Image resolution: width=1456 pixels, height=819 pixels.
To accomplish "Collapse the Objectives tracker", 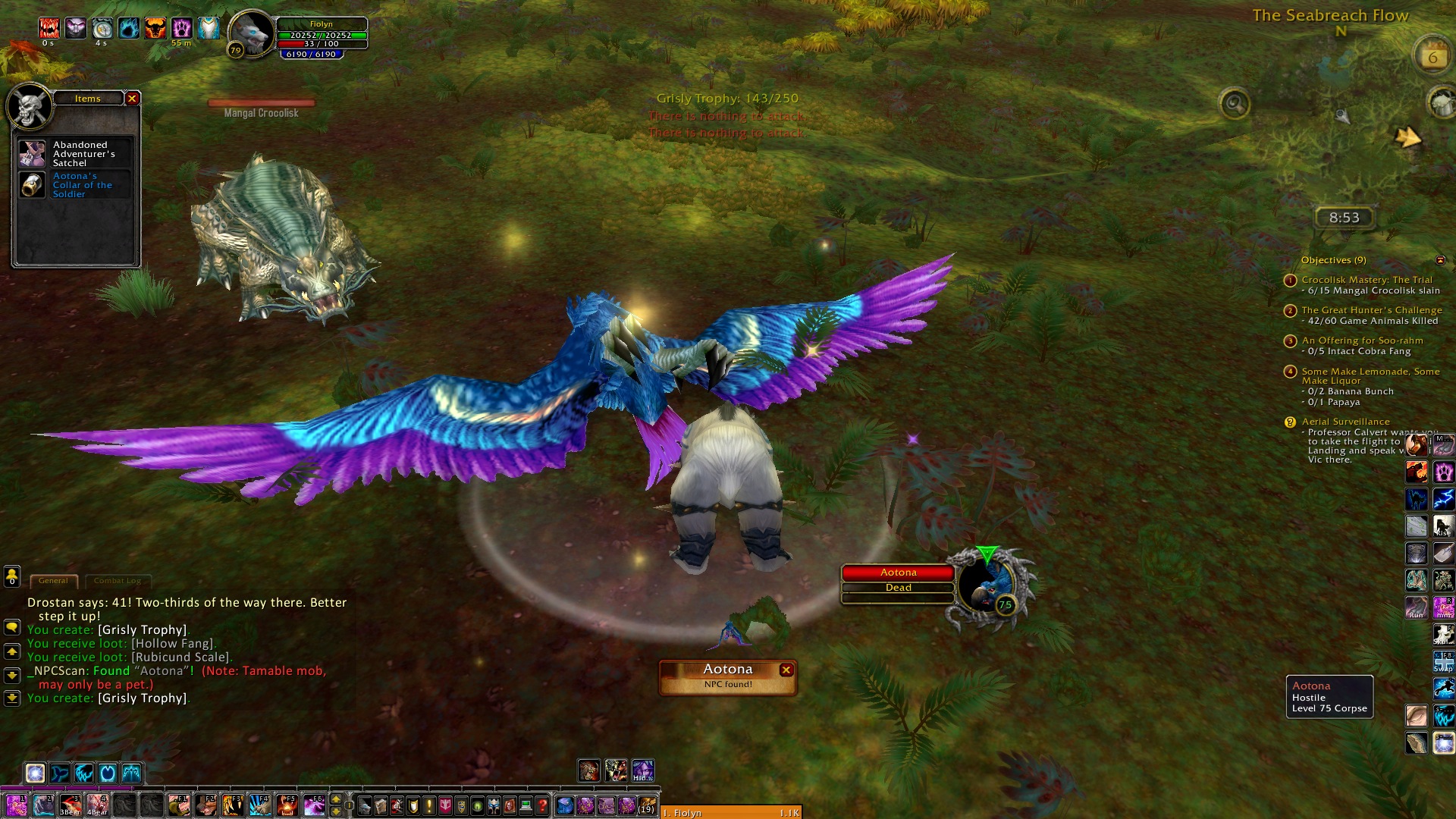I will point(1440,260).
